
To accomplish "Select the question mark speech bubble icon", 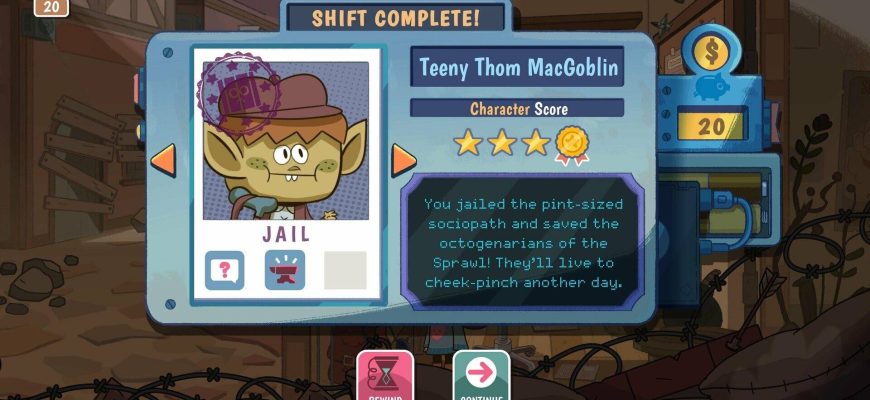I will click(225, 270).
